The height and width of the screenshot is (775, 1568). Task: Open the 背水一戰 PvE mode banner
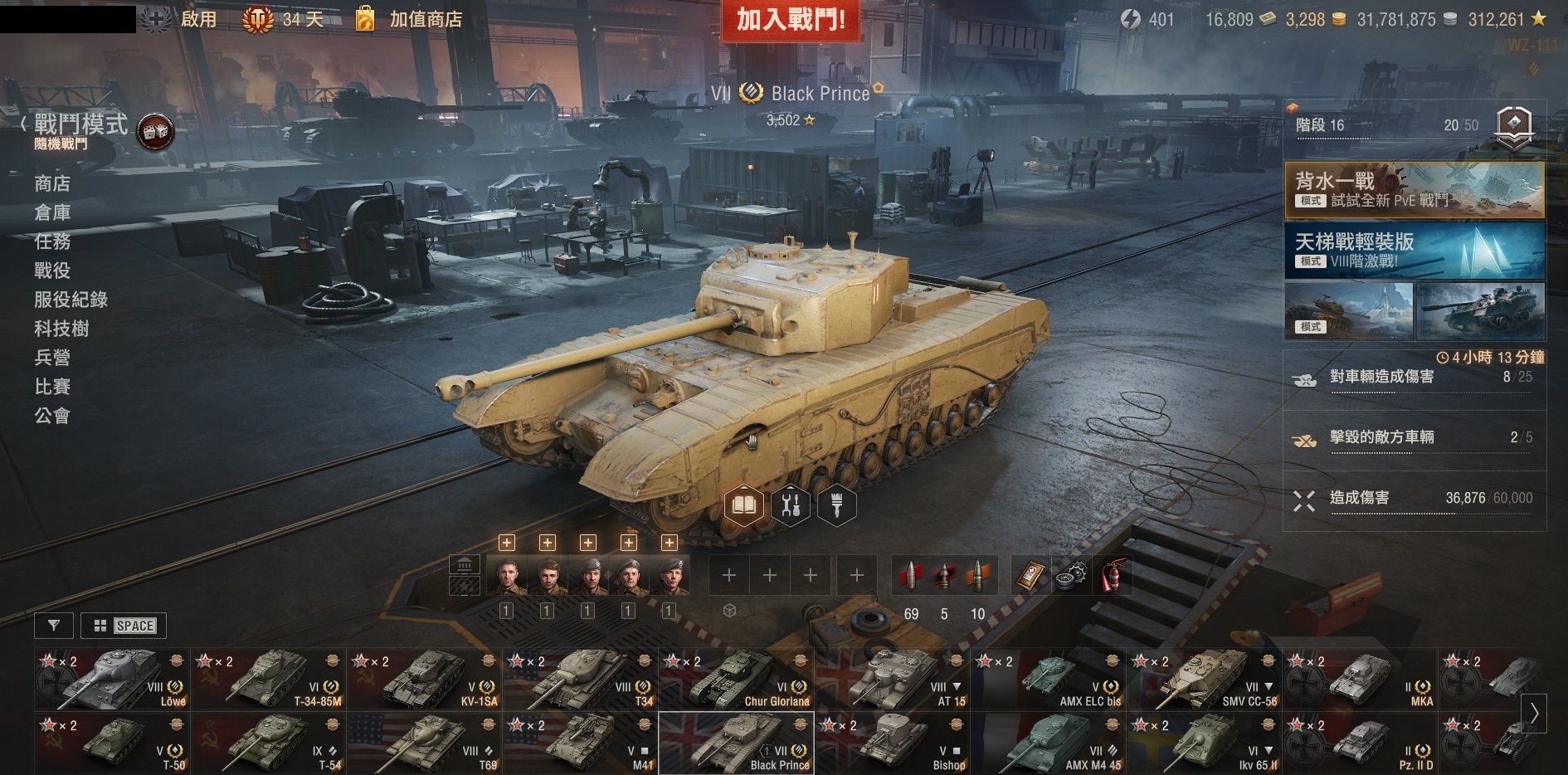coord(1414,189)
